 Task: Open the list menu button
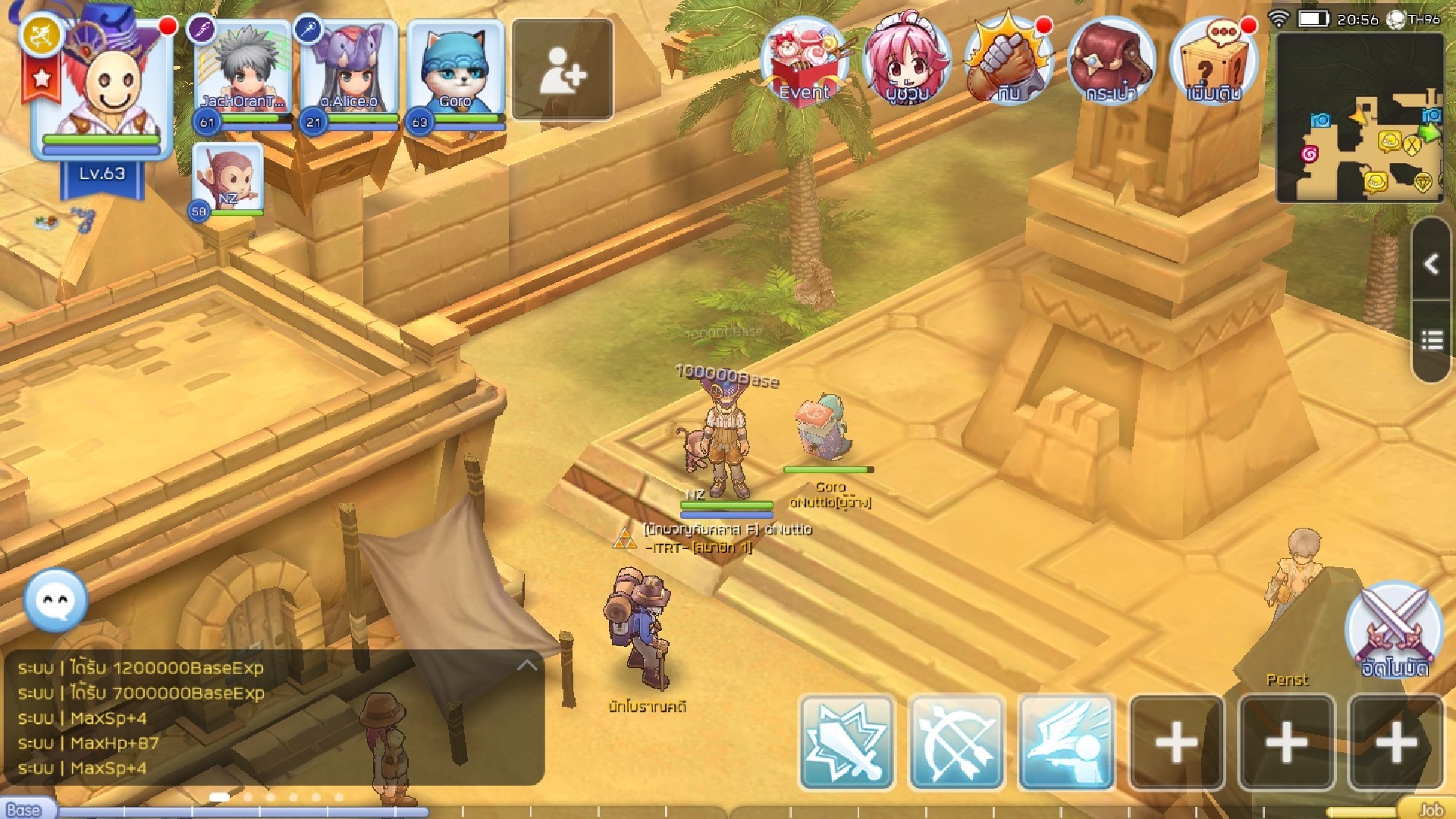click(1432, 340)
